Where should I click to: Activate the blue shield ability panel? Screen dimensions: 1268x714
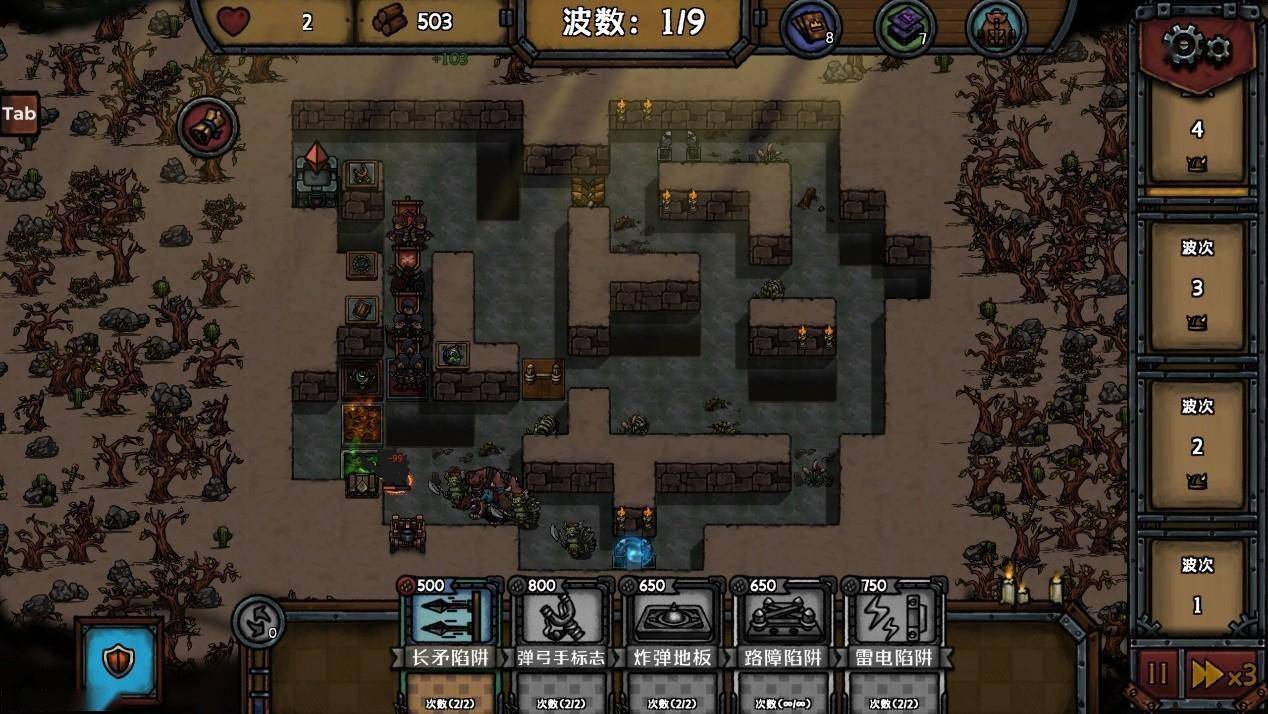coord(119,660)
